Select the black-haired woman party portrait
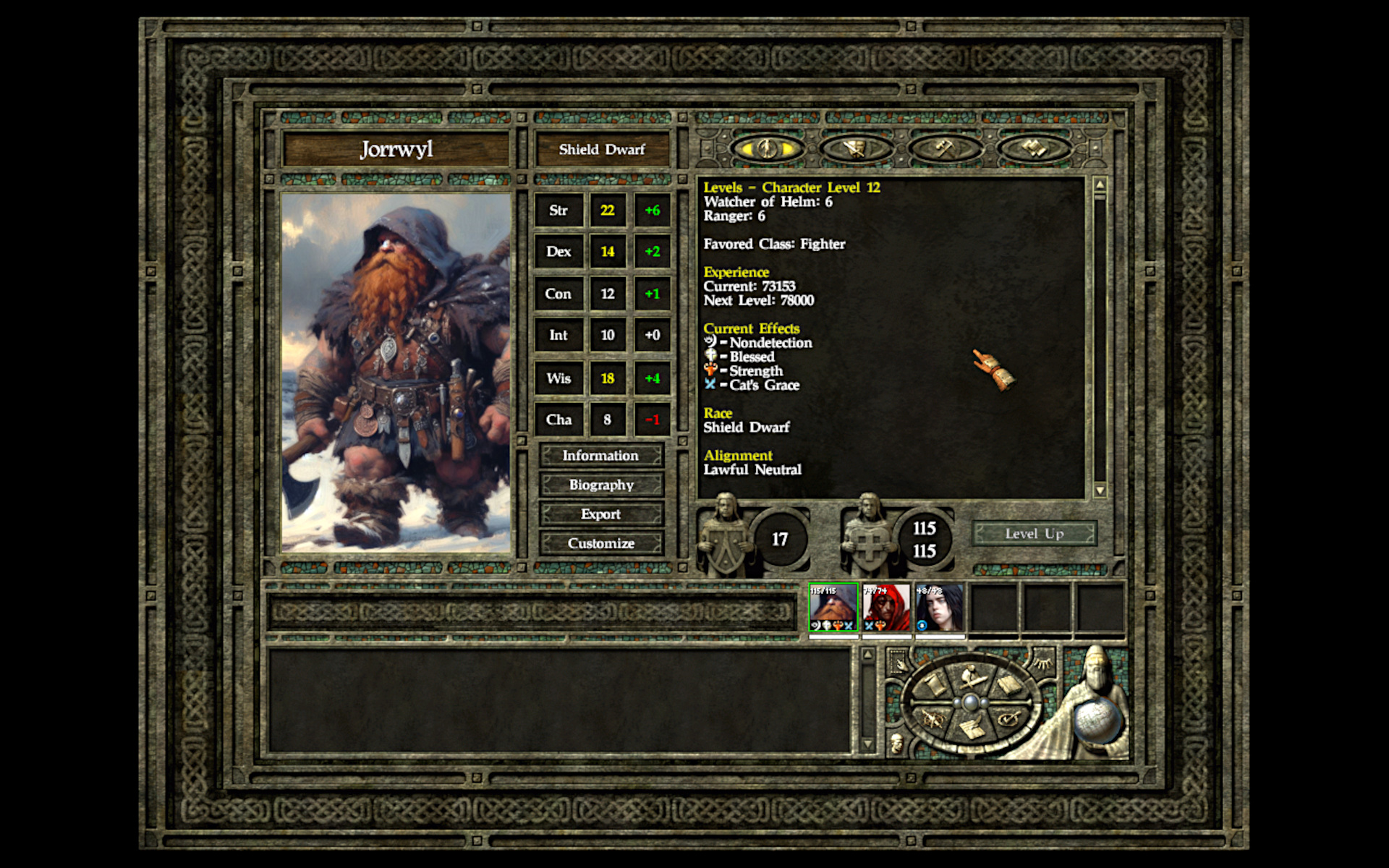 (940, 608)
